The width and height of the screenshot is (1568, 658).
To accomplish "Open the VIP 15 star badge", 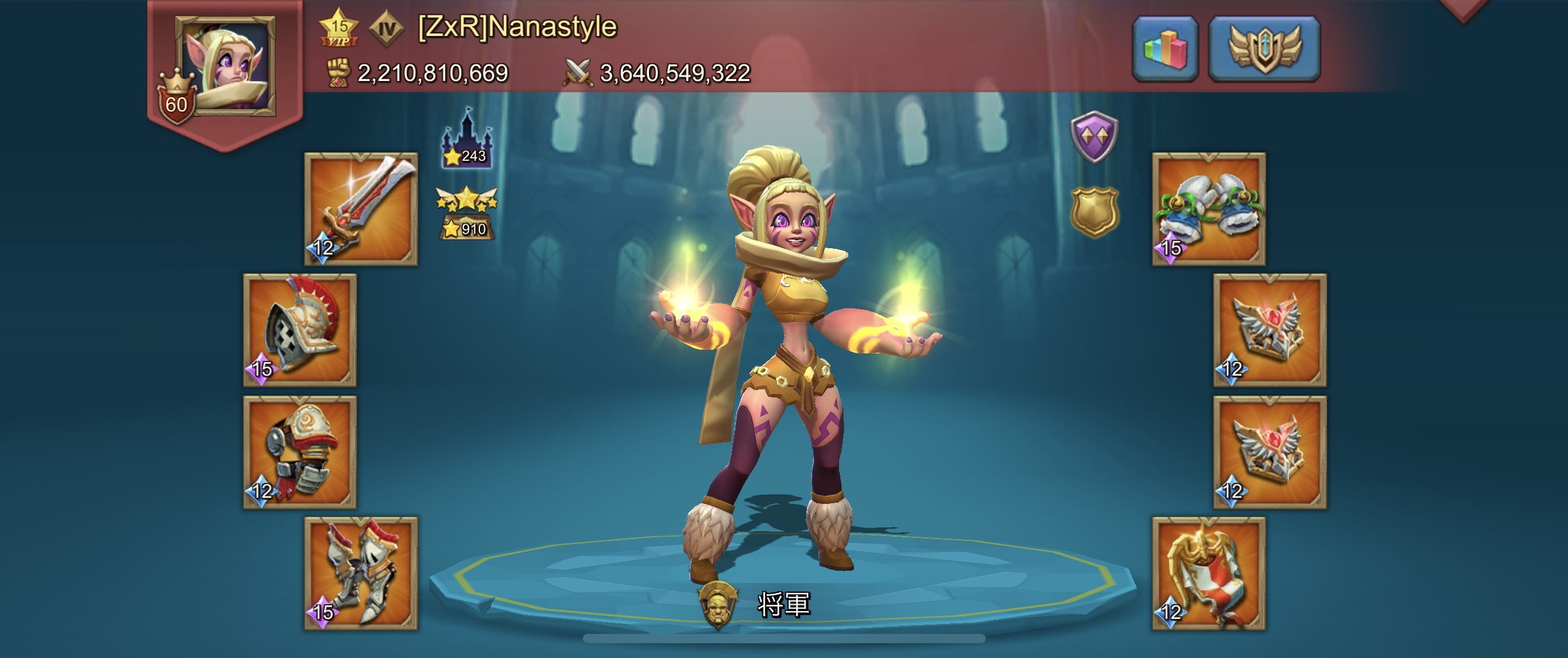I will [x=339, y=28].
